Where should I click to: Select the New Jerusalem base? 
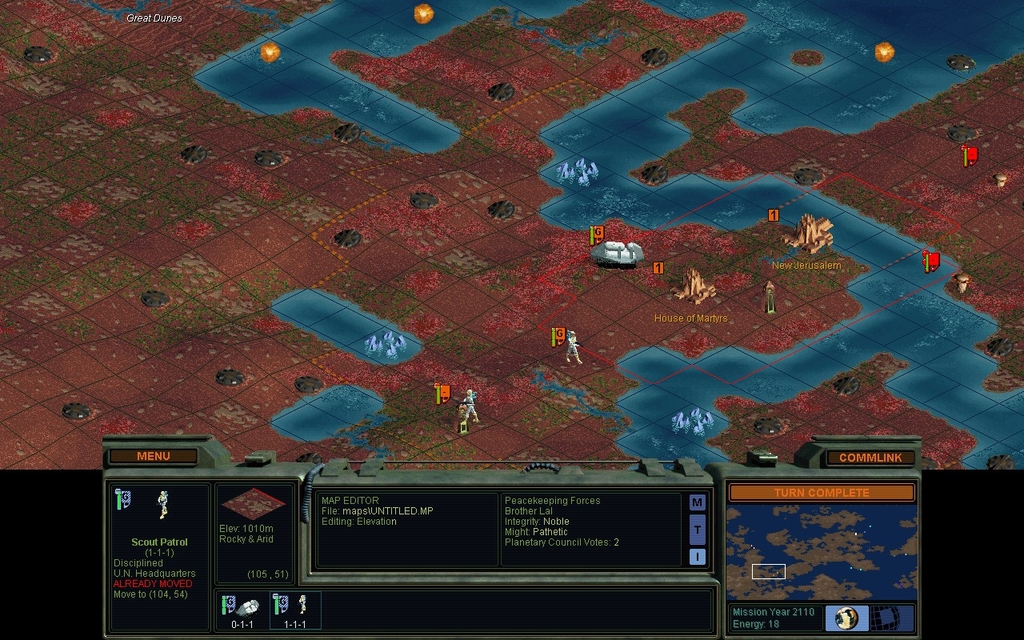click(x=808, y=235)
